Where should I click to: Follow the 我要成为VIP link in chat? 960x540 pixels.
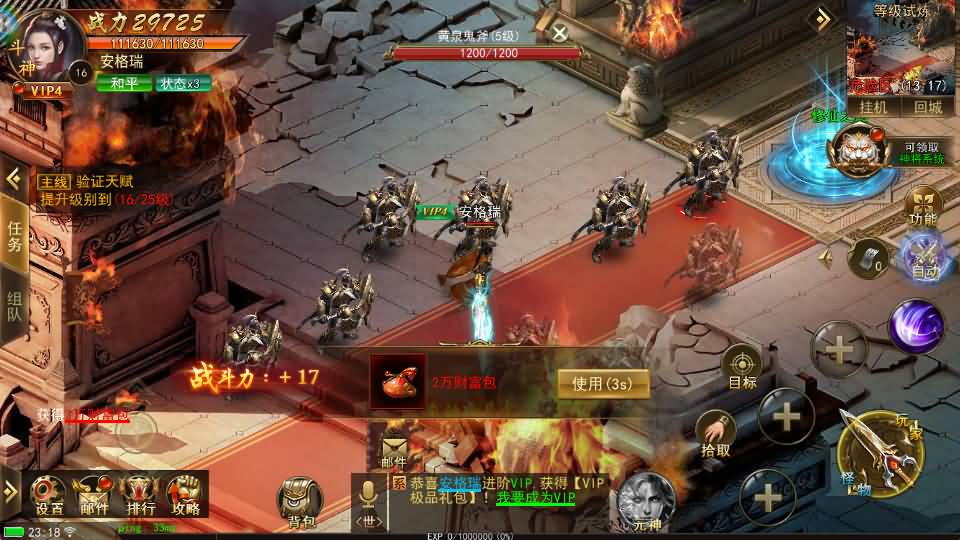coord(535,498)
